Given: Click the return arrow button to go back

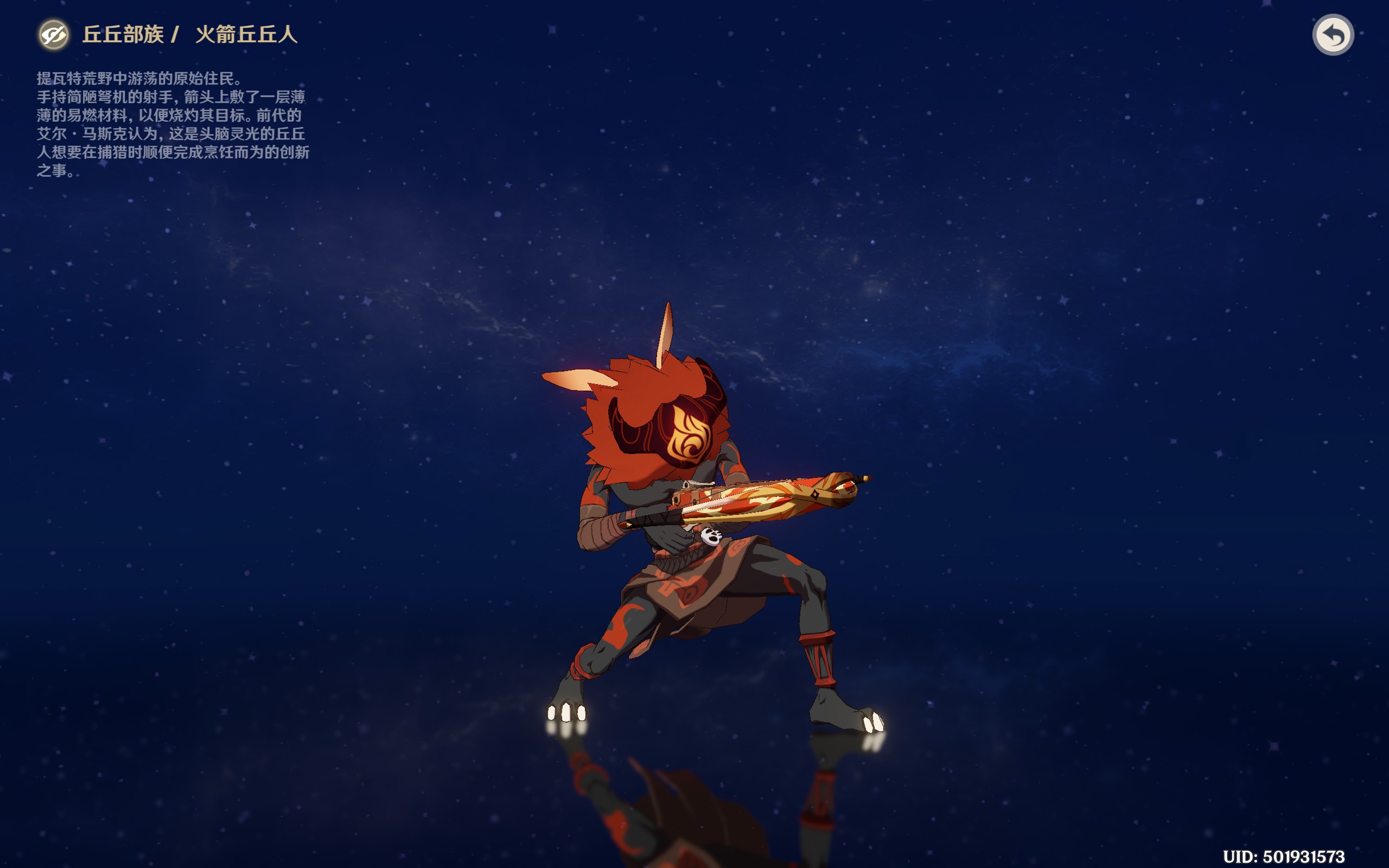Looking at the screenshot, I should [x=1333, y=35].
